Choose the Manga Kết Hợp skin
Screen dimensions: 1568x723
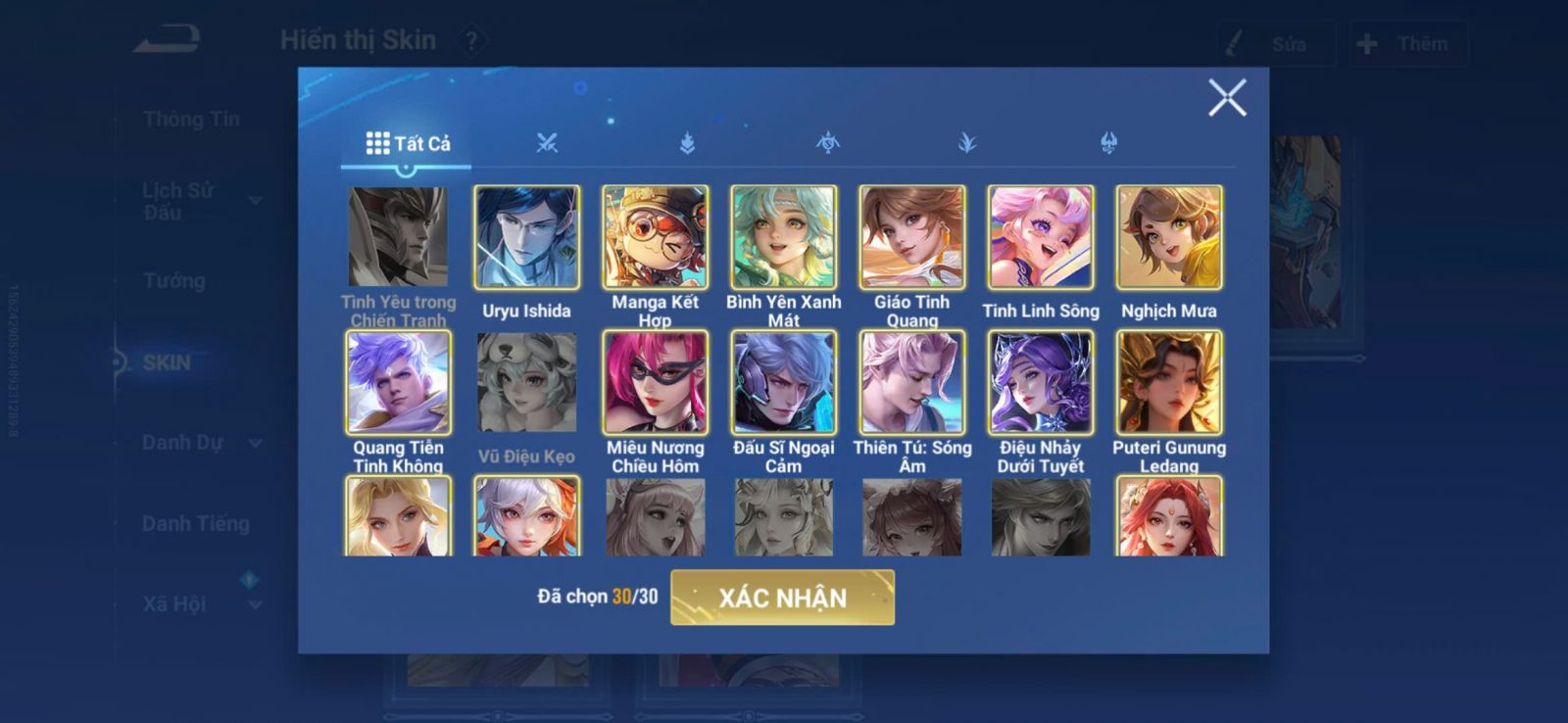[x=655, y=238]
